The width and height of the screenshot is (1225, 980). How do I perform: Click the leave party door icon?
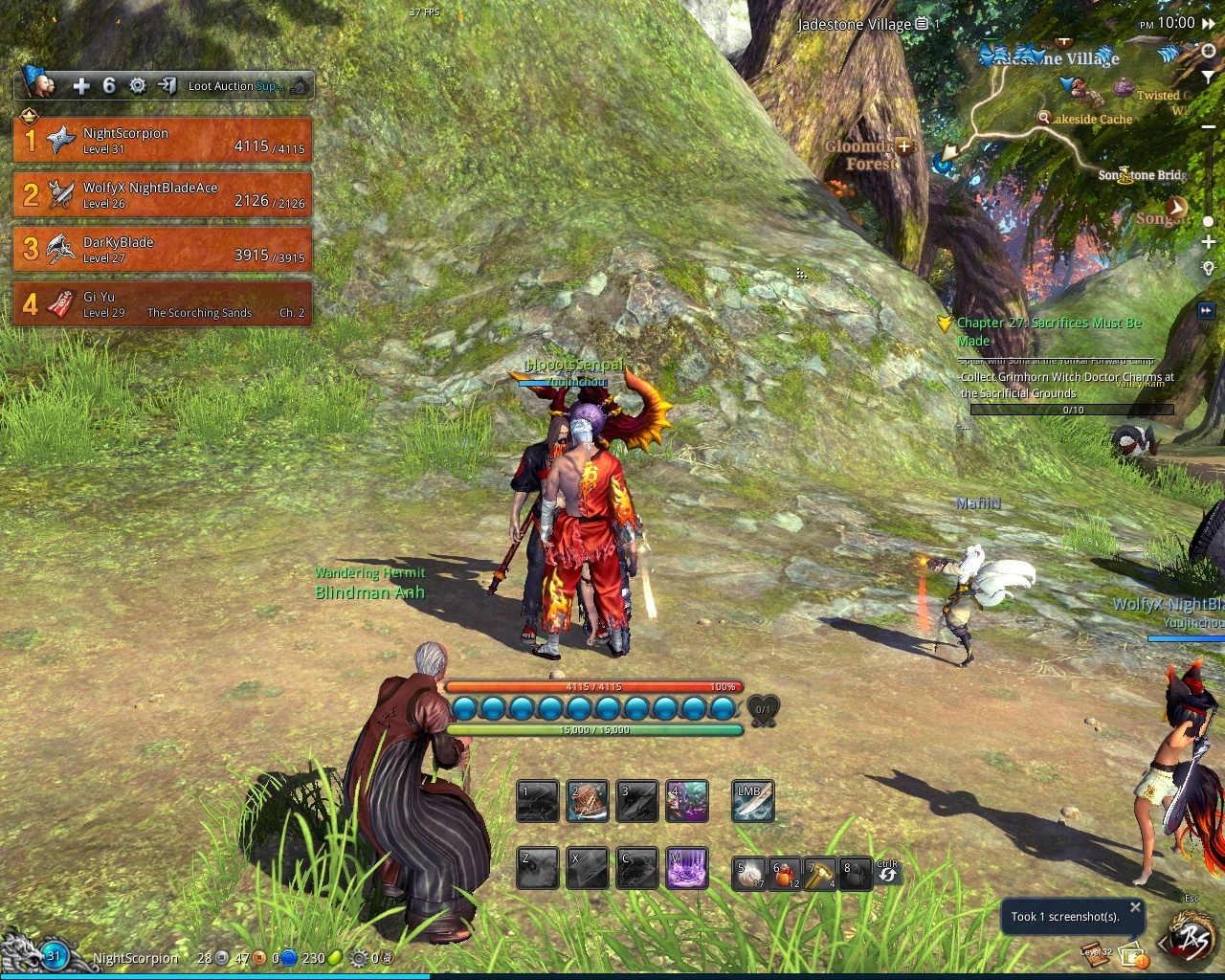click(167, 86)
